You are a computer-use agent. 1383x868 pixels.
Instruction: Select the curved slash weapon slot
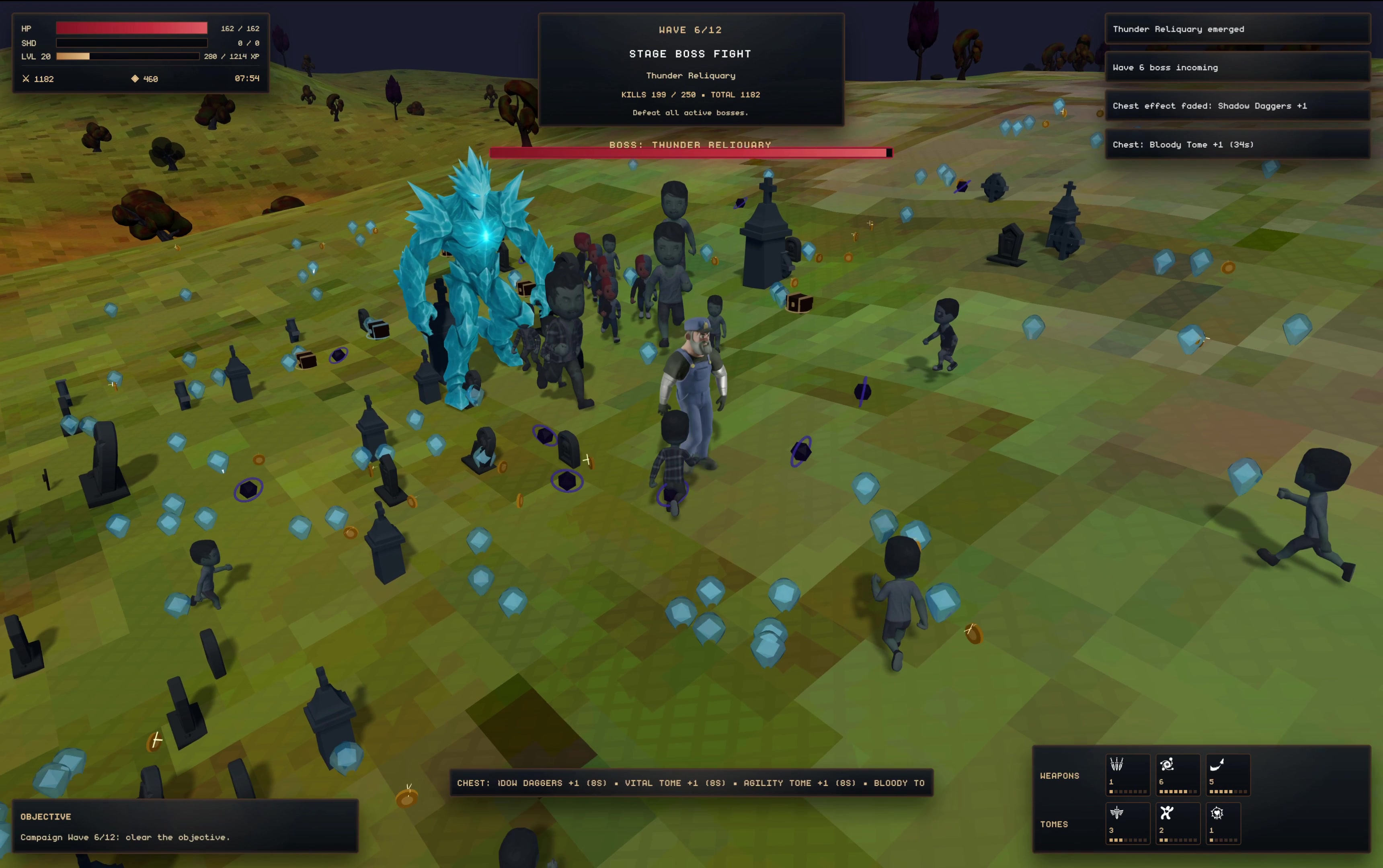click(1227, 774)
